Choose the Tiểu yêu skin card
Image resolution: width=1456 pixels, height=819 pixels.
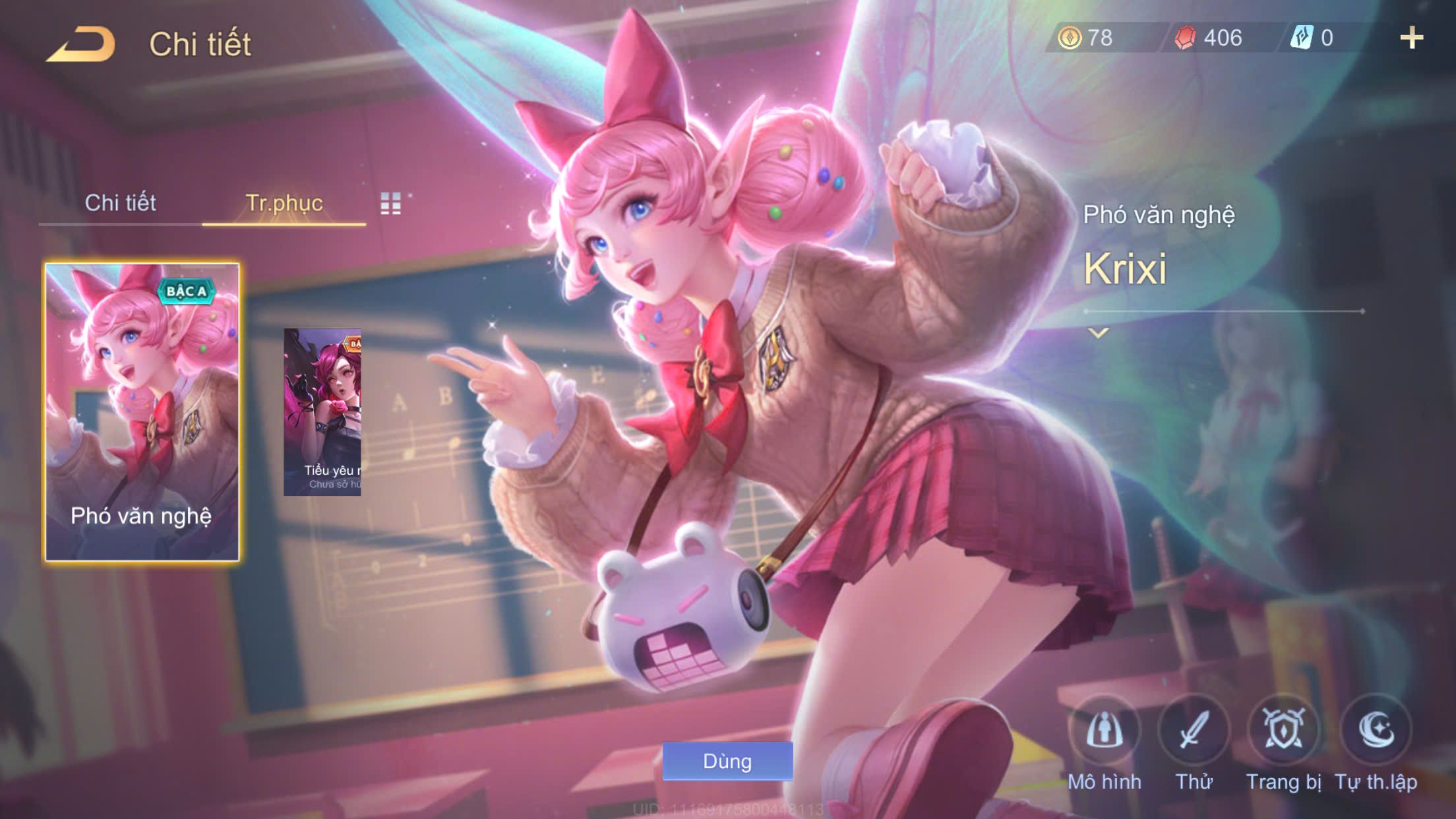[x=322, y=412]
